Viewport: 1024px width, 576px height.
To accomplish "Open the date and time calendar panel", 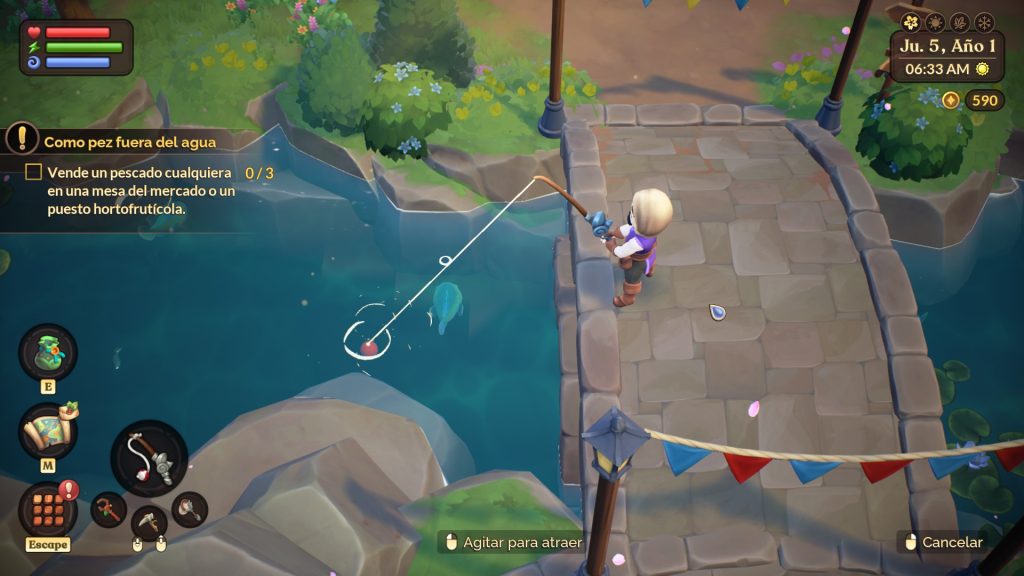I will click(x=947, y=57).
